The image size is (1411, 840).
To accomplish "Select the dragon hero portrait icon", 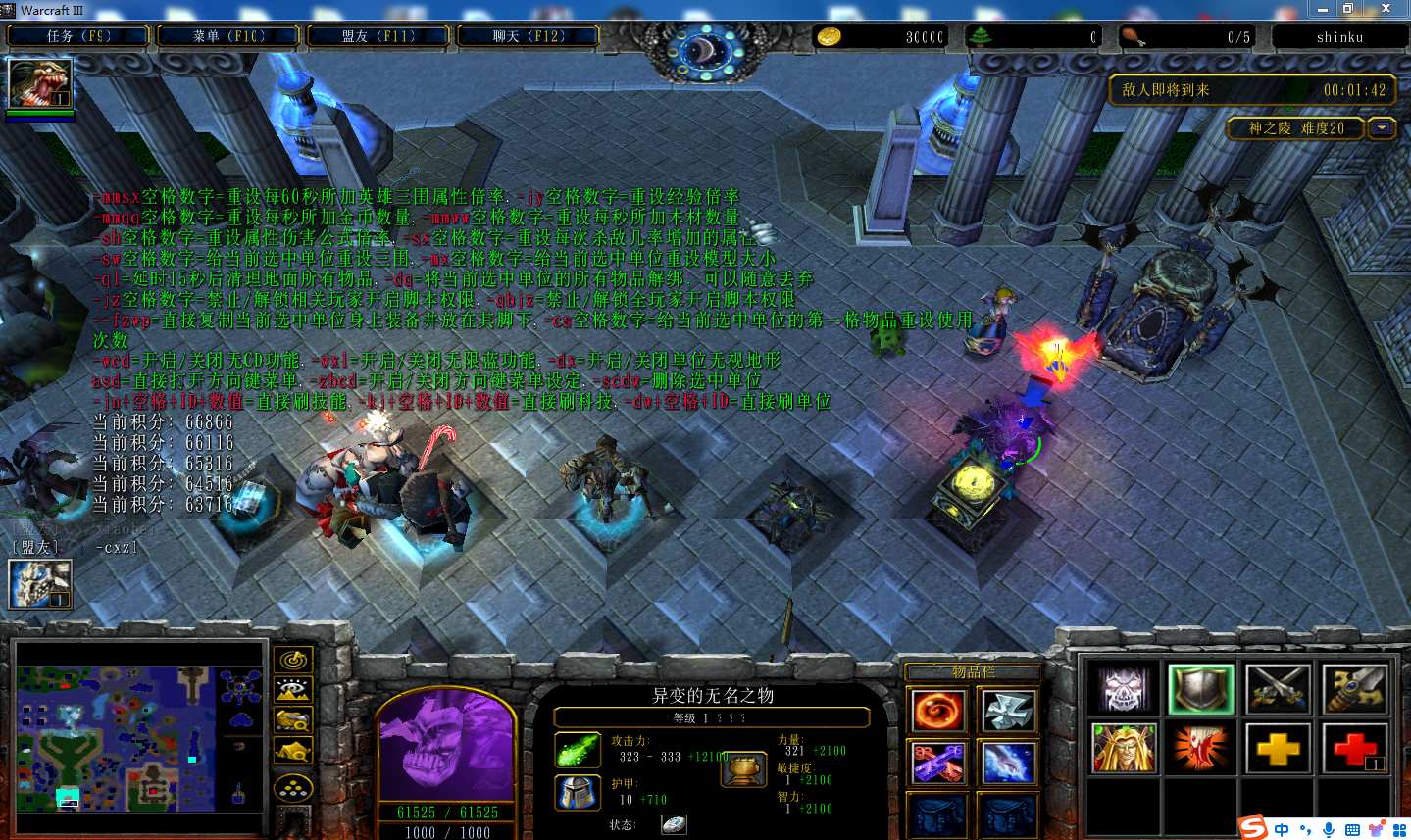I will point(39,83).
